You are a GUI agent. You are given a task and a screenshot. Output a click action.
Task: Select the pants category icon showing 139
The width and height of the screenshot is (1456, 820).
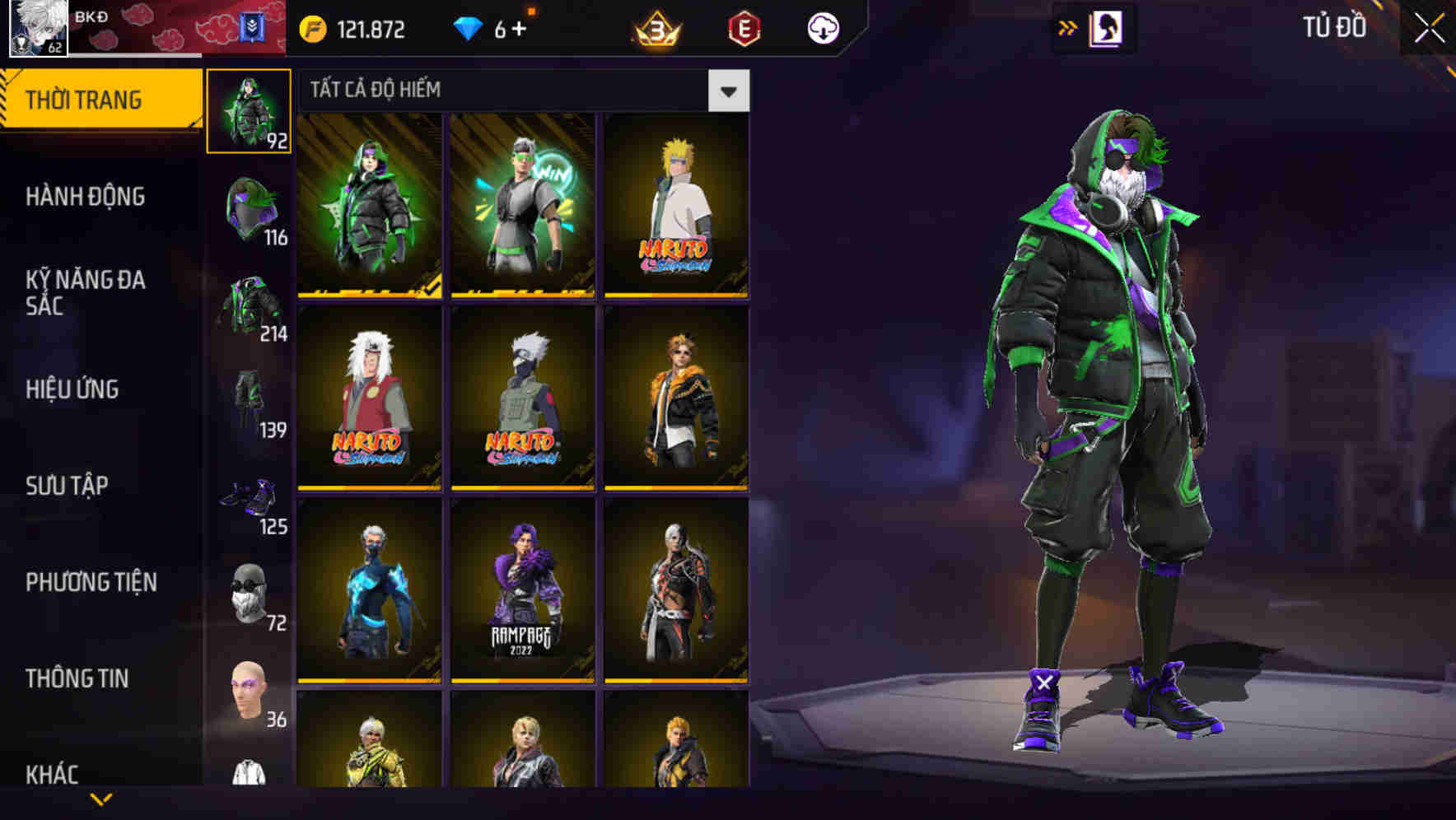249,399
